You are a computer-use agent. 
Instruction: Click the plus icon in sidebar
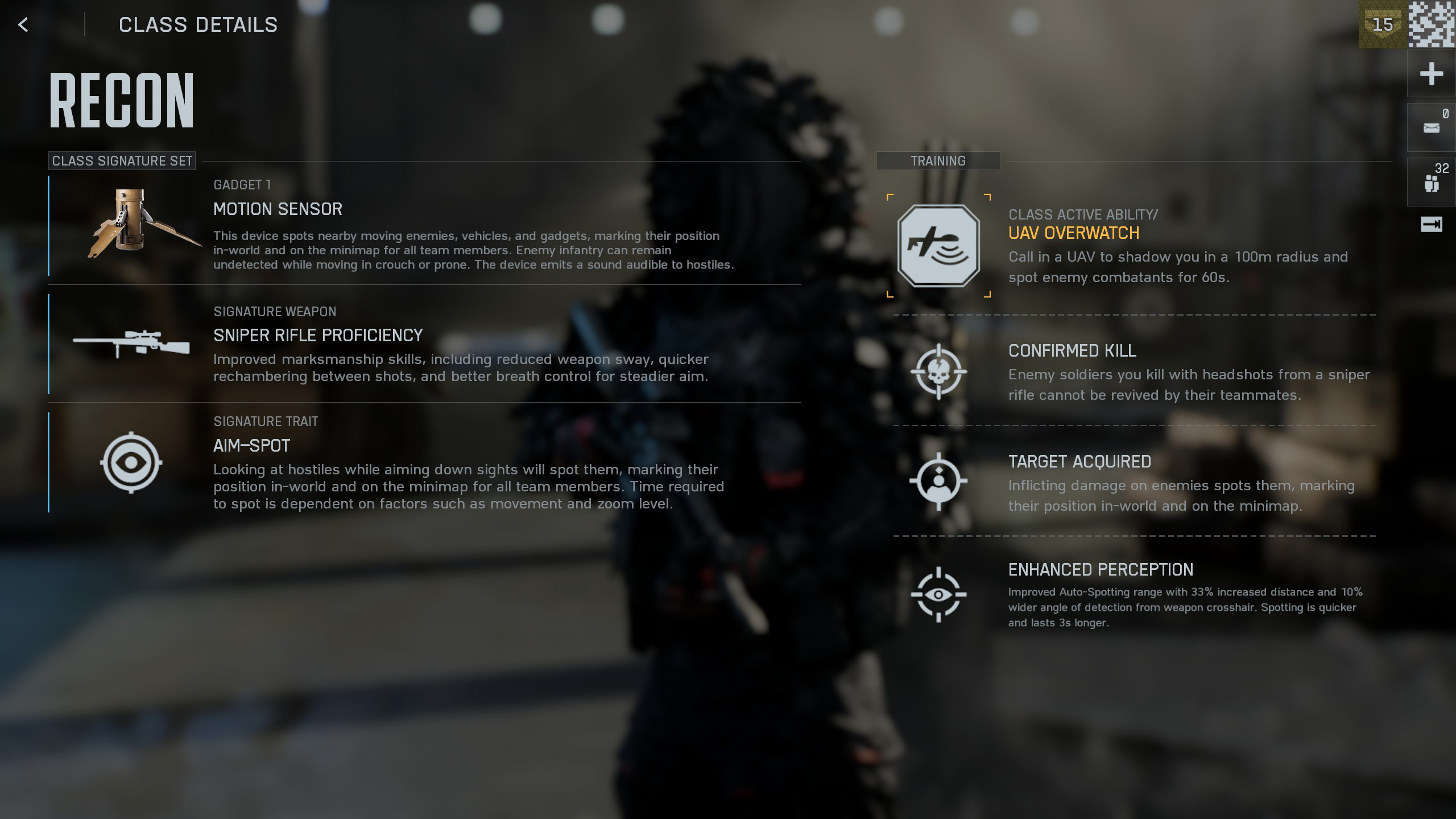[x=1431, y=74]
